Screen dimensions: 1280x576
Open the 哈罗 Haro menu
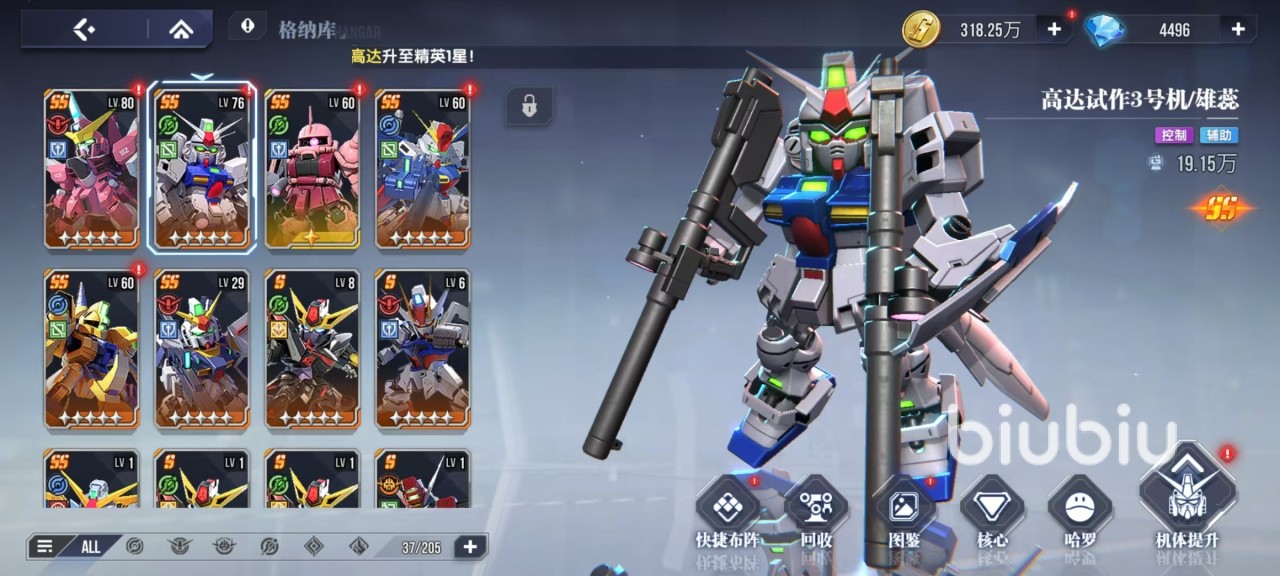pyautogui.click(x=1080, y=512)
